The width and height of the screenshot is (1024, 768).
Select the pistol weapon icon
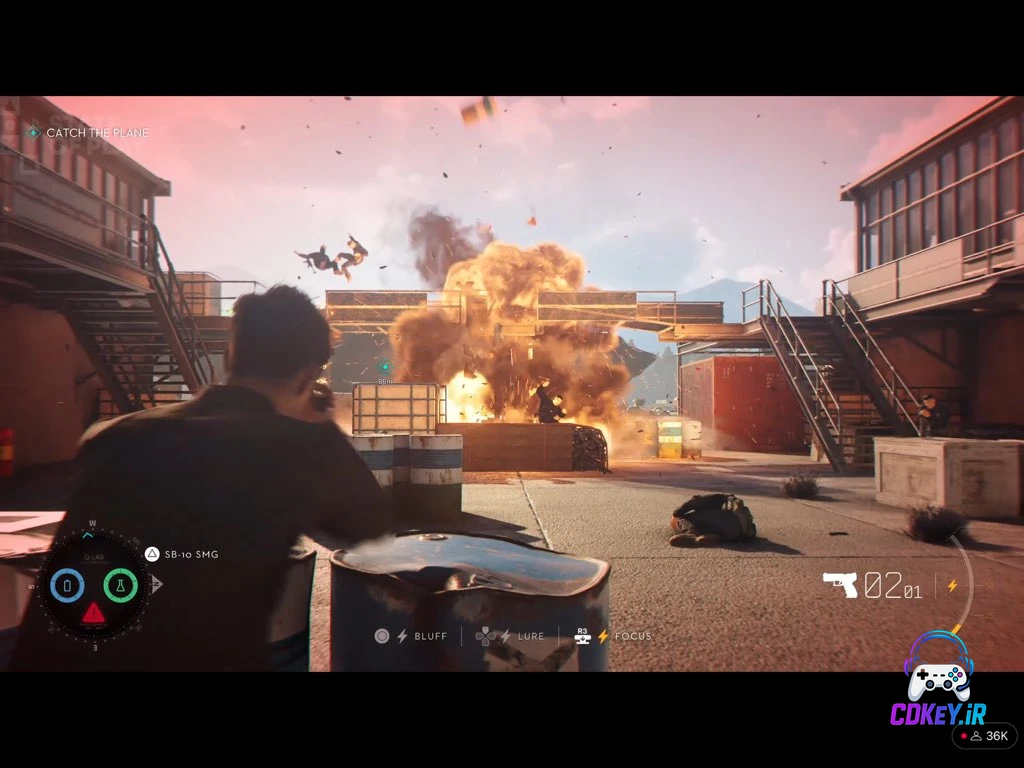point(840,584)
